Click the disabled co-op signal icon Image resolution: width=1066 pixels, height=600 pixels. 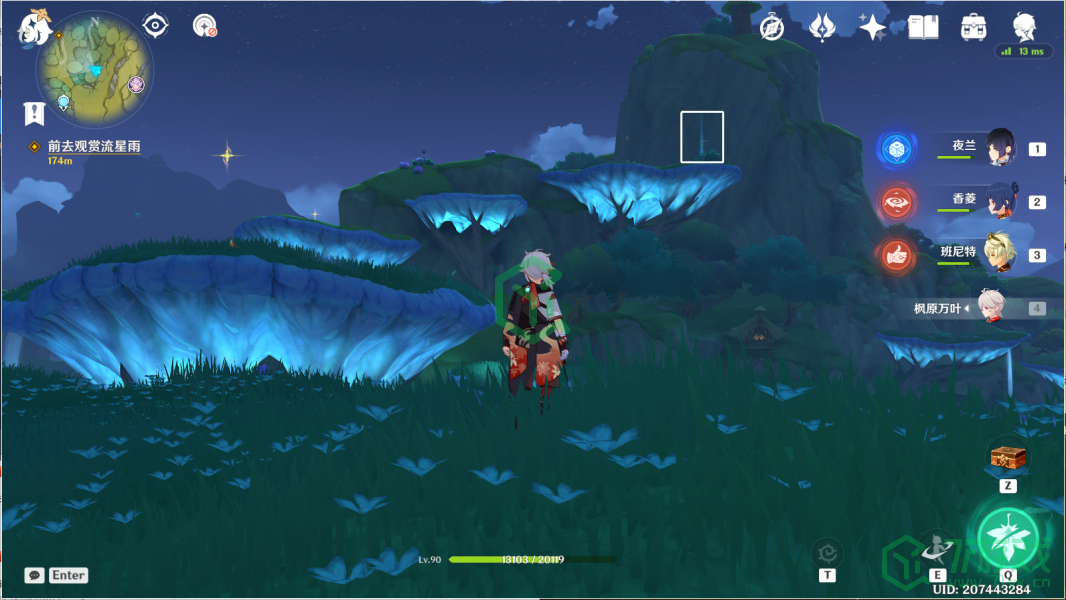[205, 26]
